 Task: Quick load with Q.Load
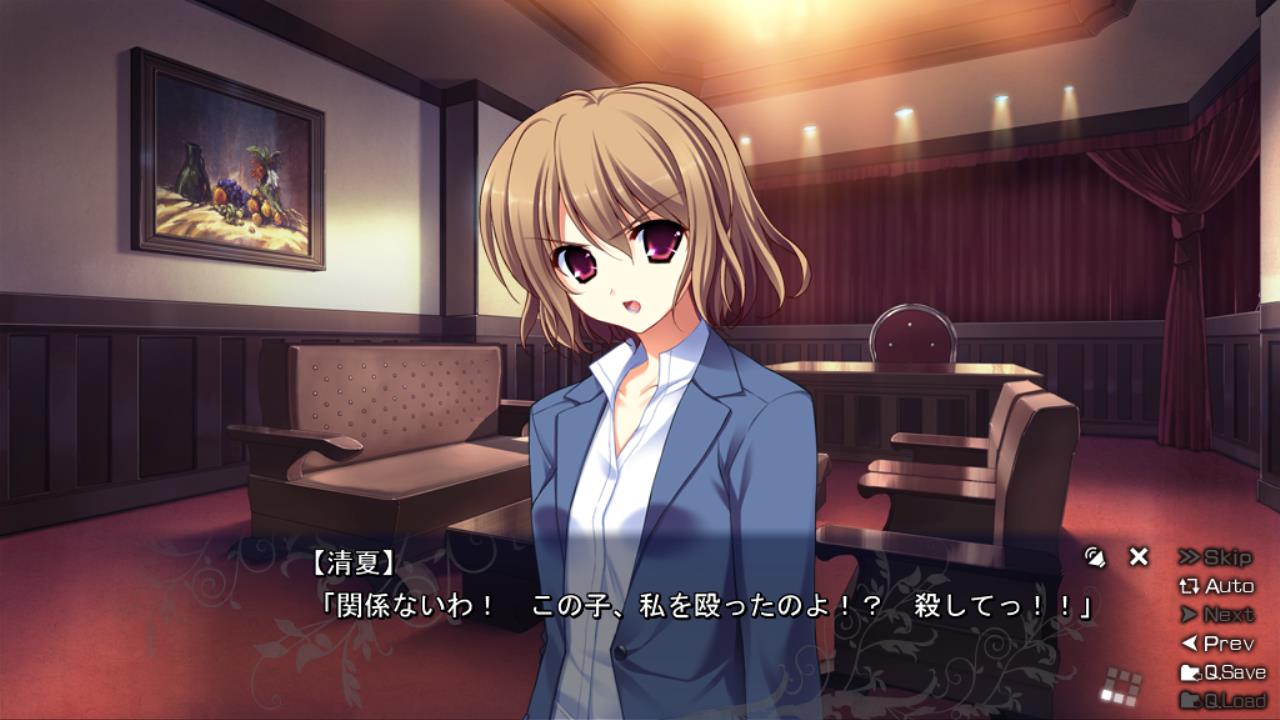(1222, 700)
